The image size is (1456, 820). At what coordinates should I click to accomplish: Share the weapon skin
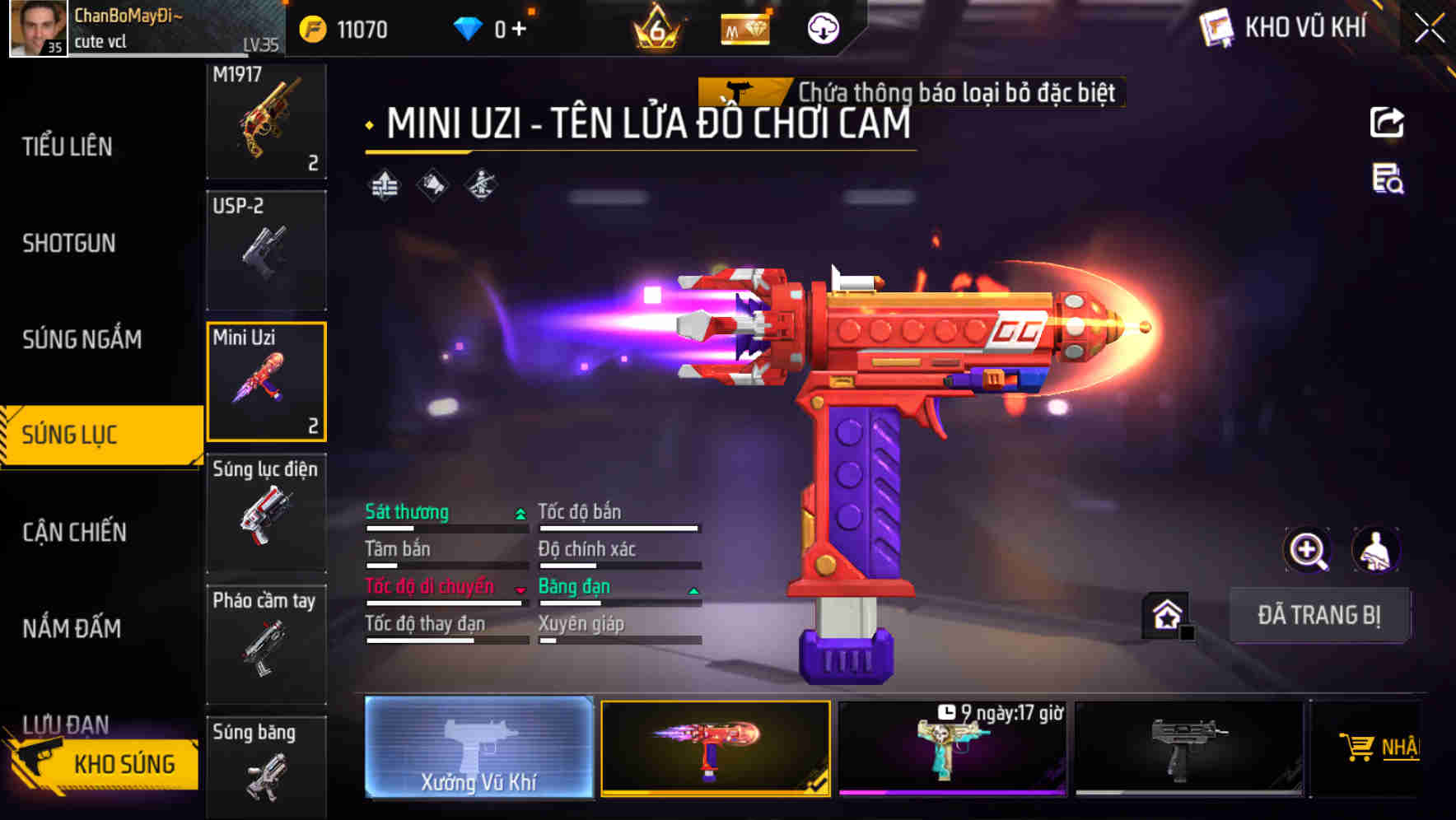[1387, 123]
